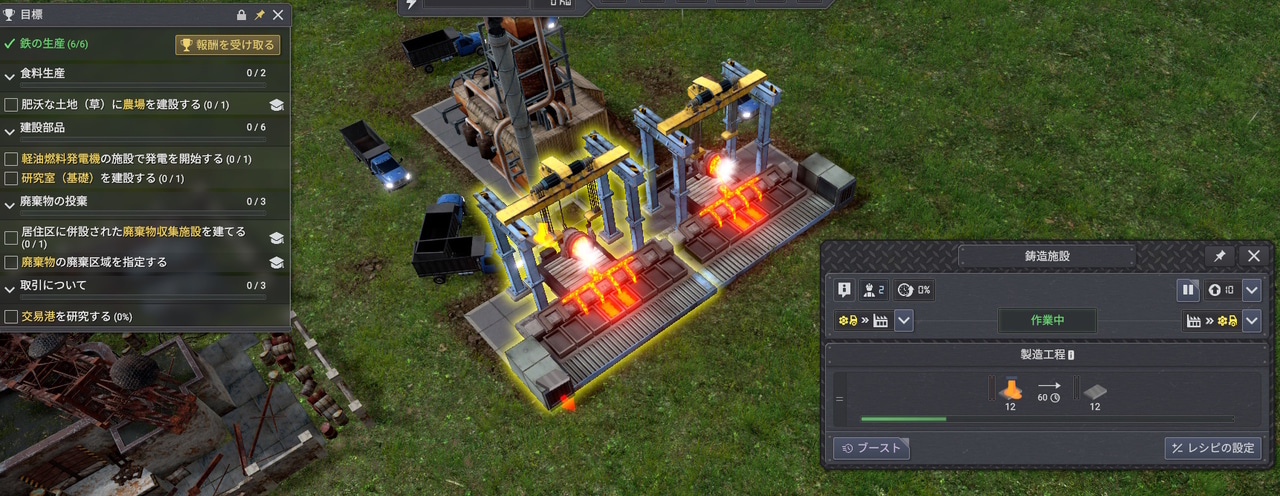Screen dimensions: 1280x496
Task: Open the input truck assignment dropdown
Action: point(904,321)
